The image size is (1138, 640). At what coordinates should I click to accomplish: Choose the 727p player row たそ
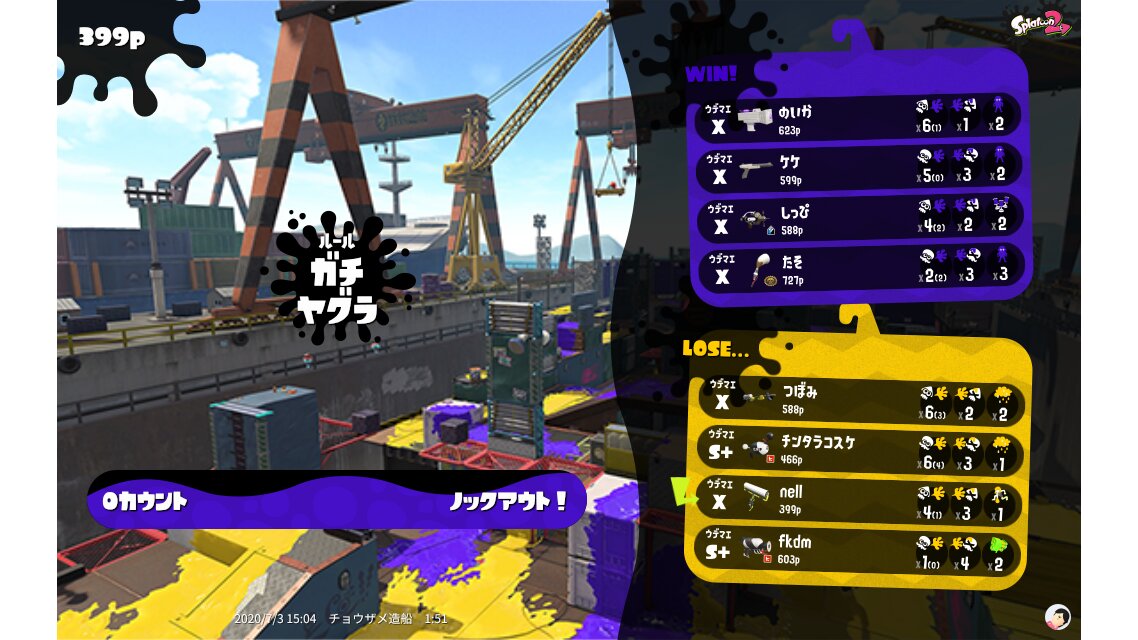[x=858, y=268]
